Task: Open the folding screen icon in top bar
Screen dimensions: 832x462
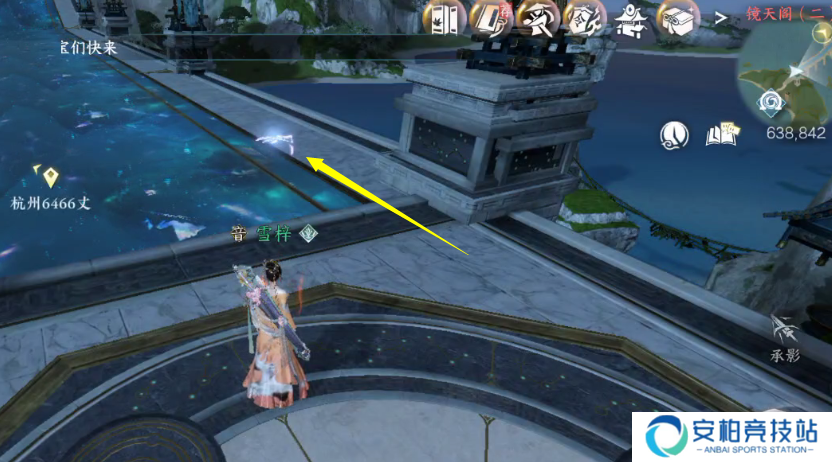Action: click(x=444, y=19)
